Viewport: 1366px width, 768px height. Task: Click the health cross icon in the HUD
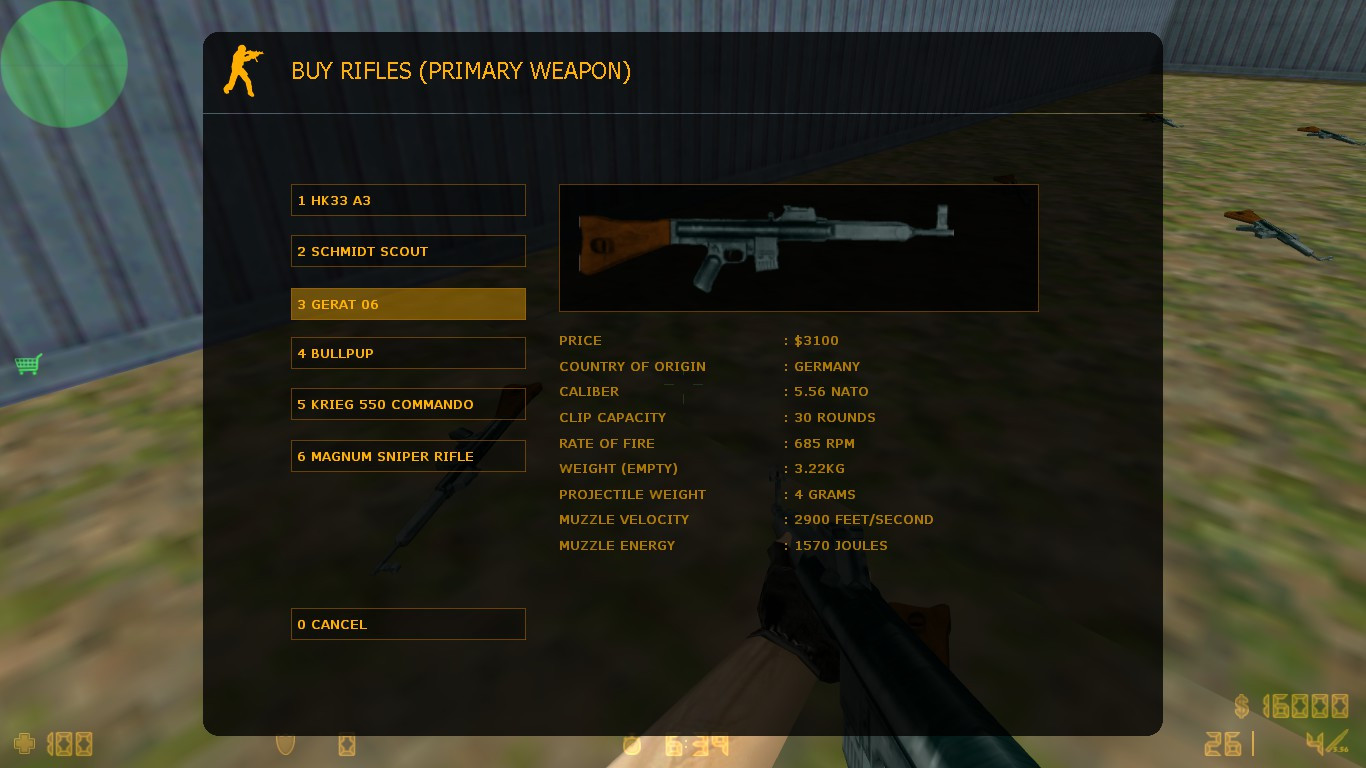22,744
